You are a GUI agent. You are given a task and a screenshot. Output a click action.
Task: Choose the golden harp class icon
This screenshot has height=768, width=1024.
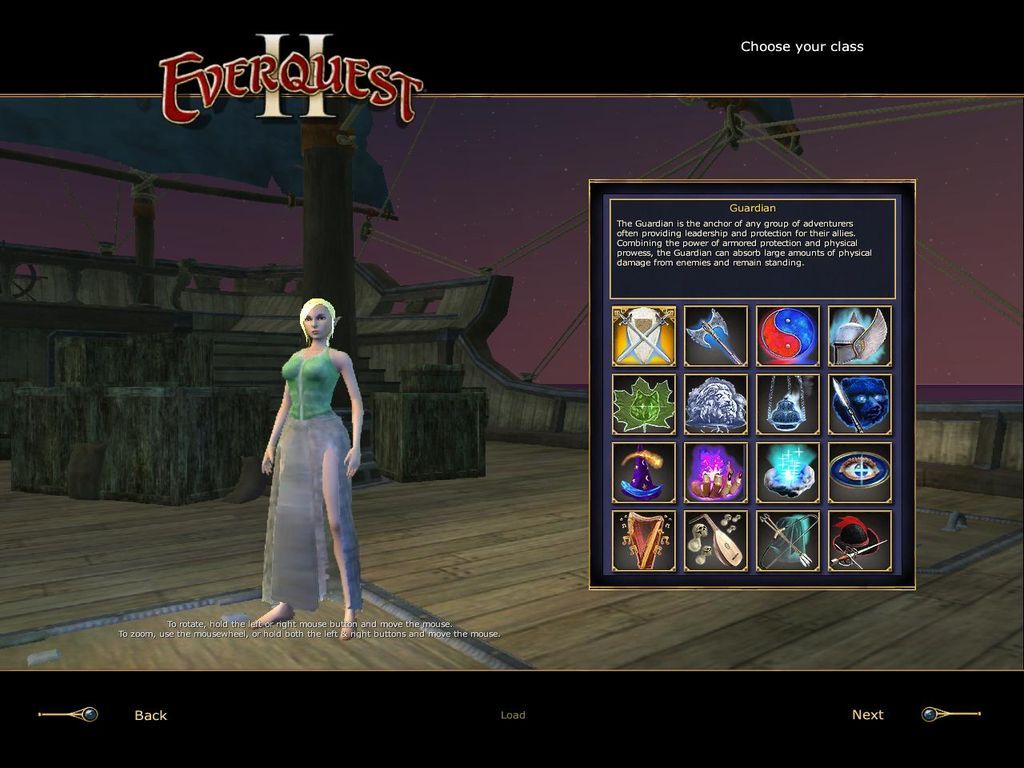[644, 541]
